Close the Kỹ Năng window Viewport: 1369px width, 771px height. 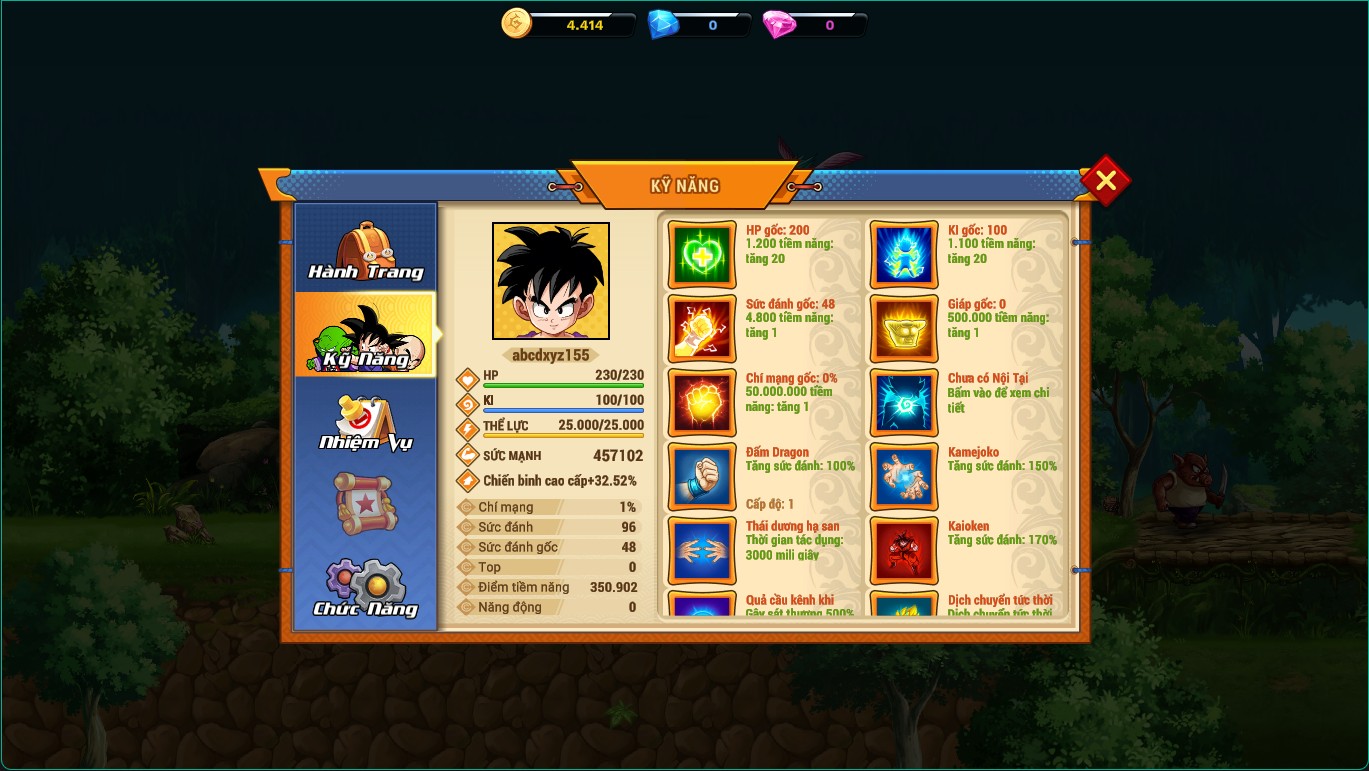1105,181
